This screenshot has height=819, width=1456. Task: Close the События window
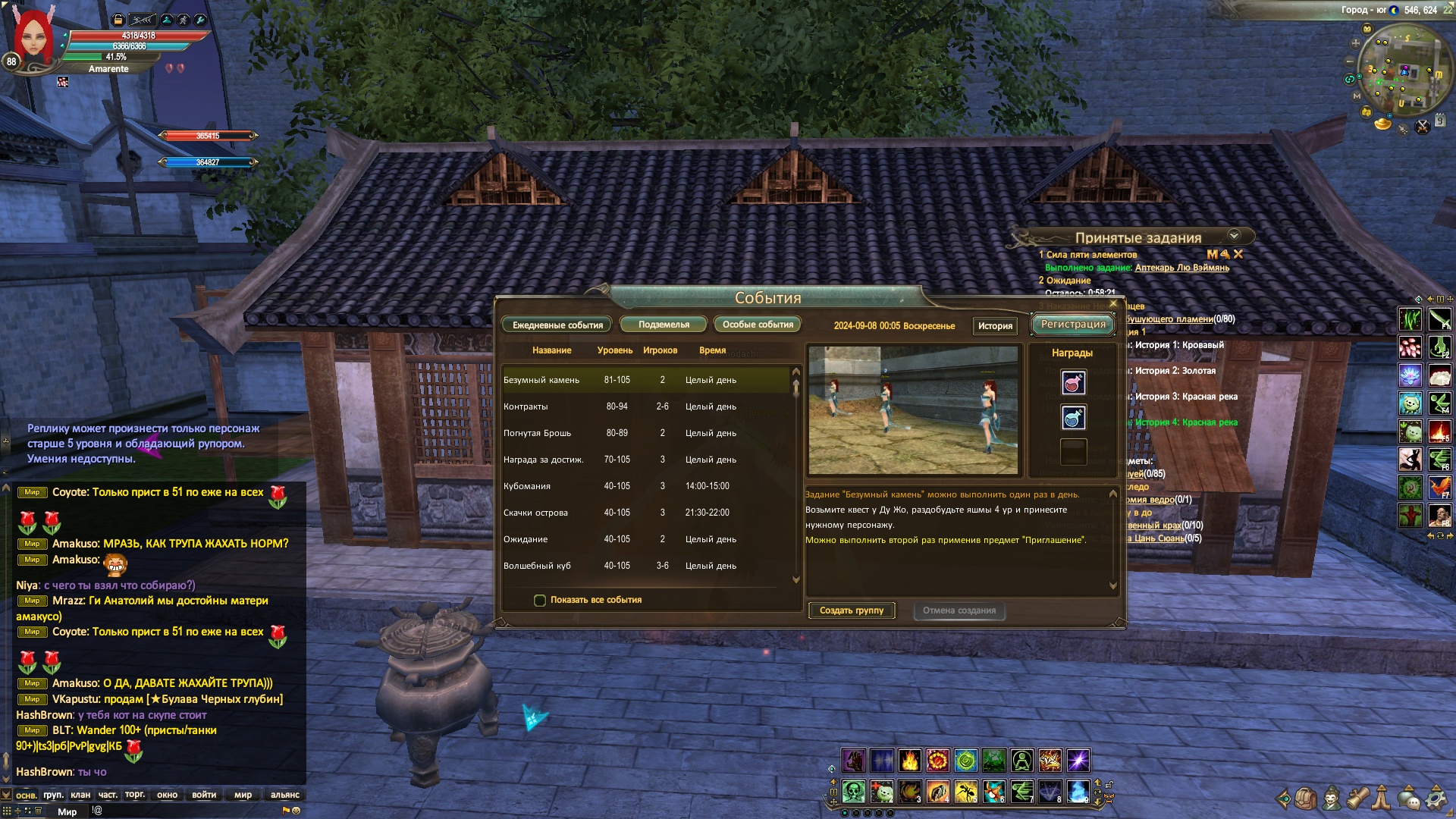pyautogui.click(x=1113, y=304)
